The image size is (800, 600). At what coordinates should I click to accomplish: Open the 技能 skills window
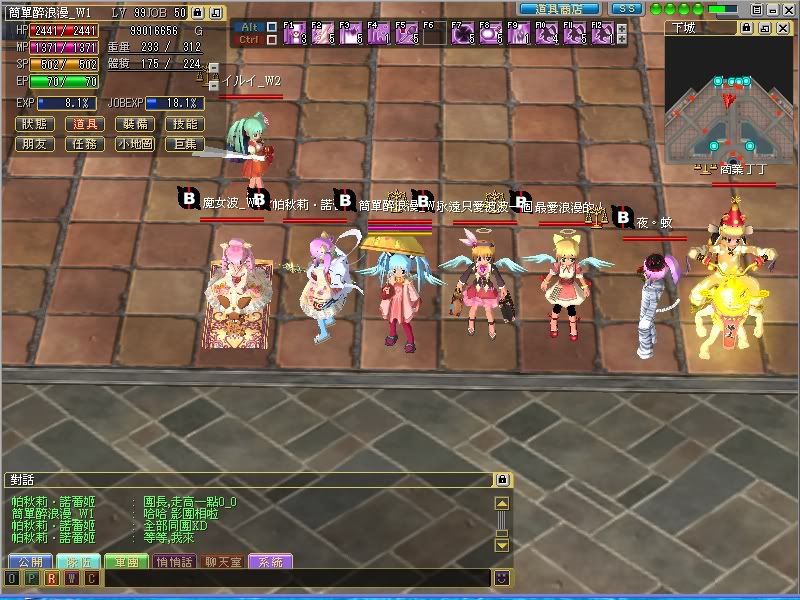(185, 124)
